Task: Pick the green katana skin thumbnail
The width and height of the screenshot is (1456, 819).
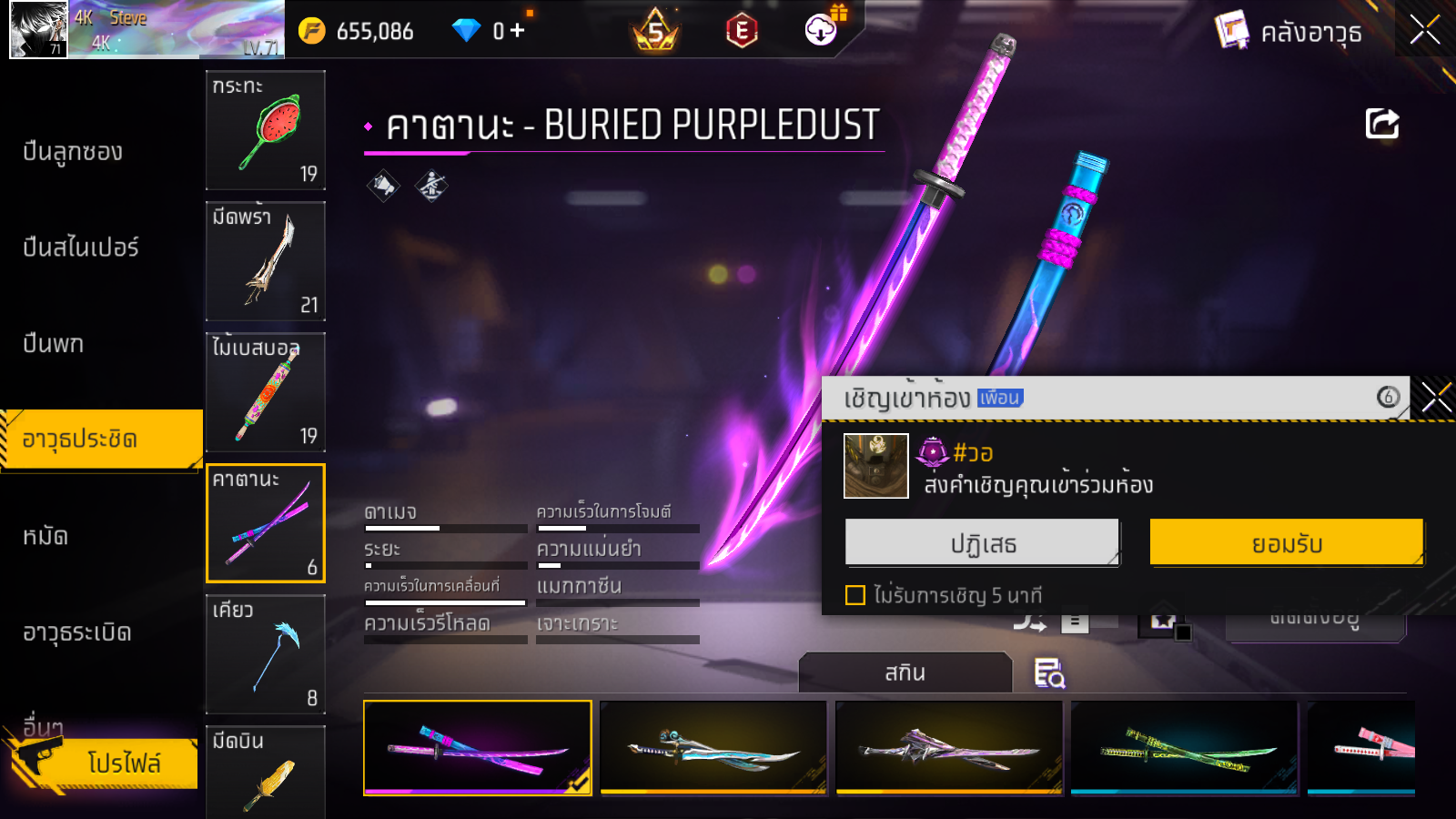Action: 1184,748
